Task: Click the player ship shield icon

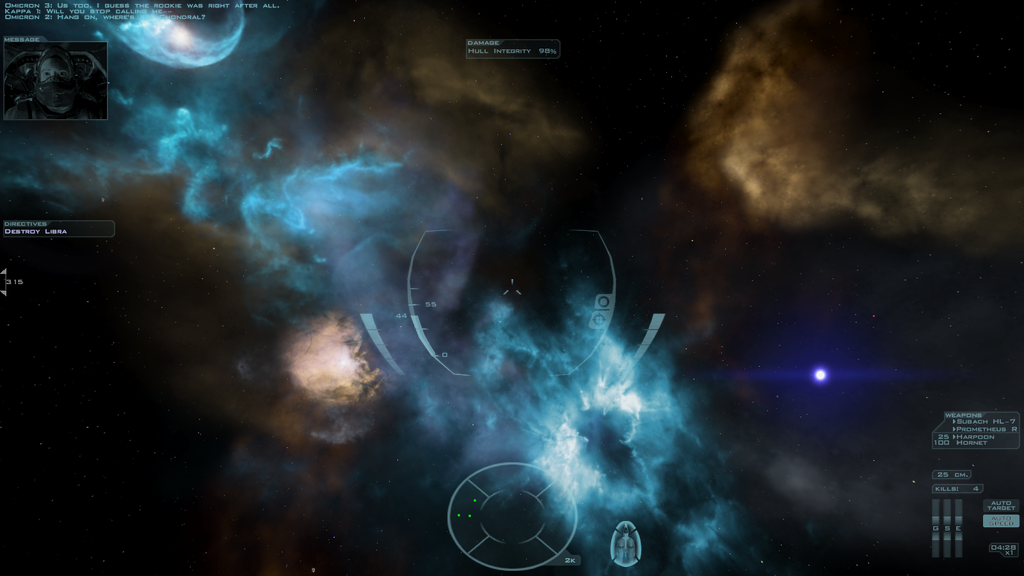Action: tap(625, 543)
